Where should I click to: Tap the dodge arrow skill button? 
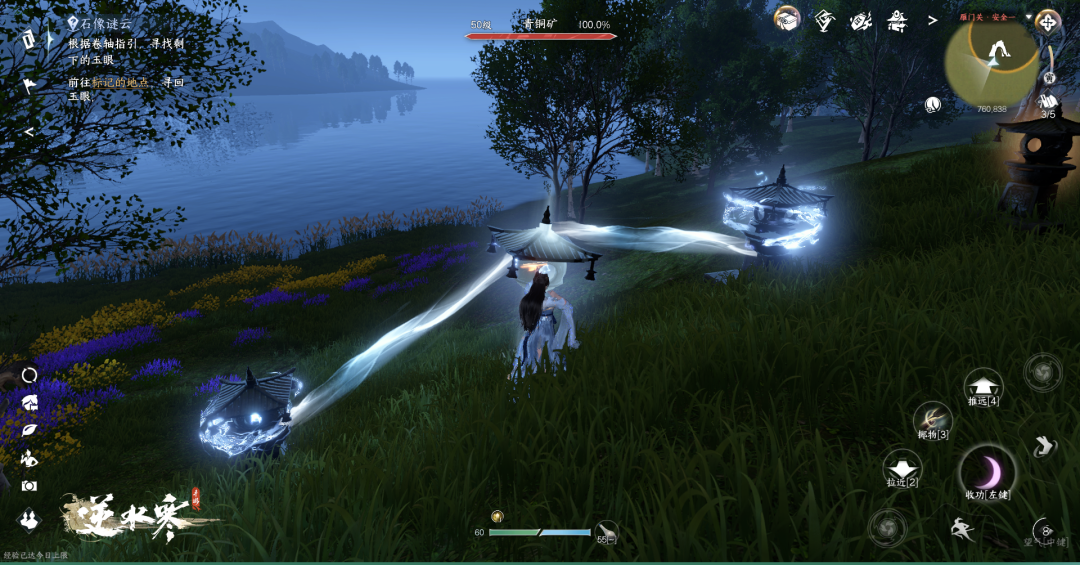[1044, 446]
